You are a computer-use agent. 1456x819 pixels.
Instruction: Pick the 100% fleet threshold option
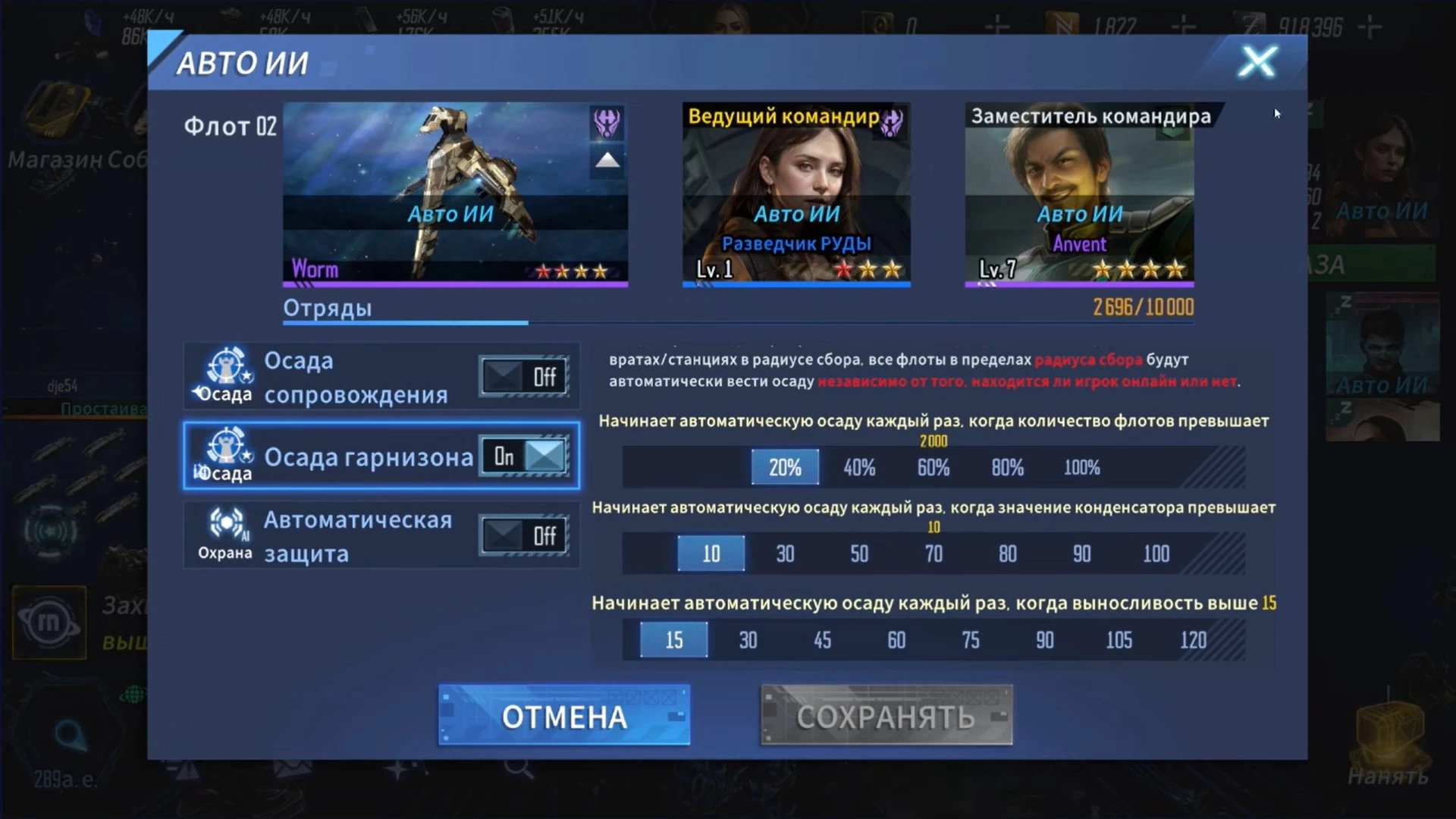1081,468
